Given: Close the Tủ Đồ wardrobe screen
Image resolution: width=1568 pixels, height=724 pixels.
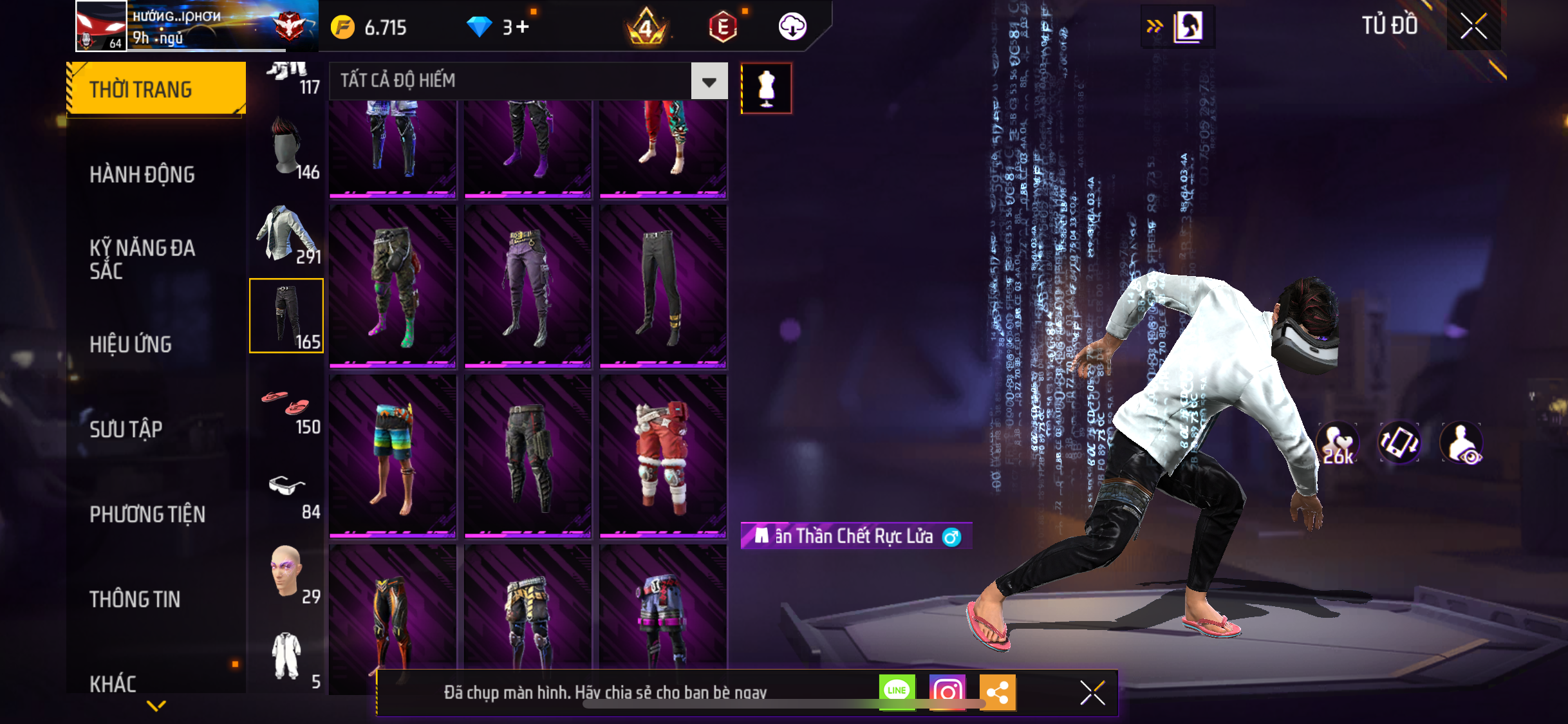Looking at the screenshot, I should 1473,26.
